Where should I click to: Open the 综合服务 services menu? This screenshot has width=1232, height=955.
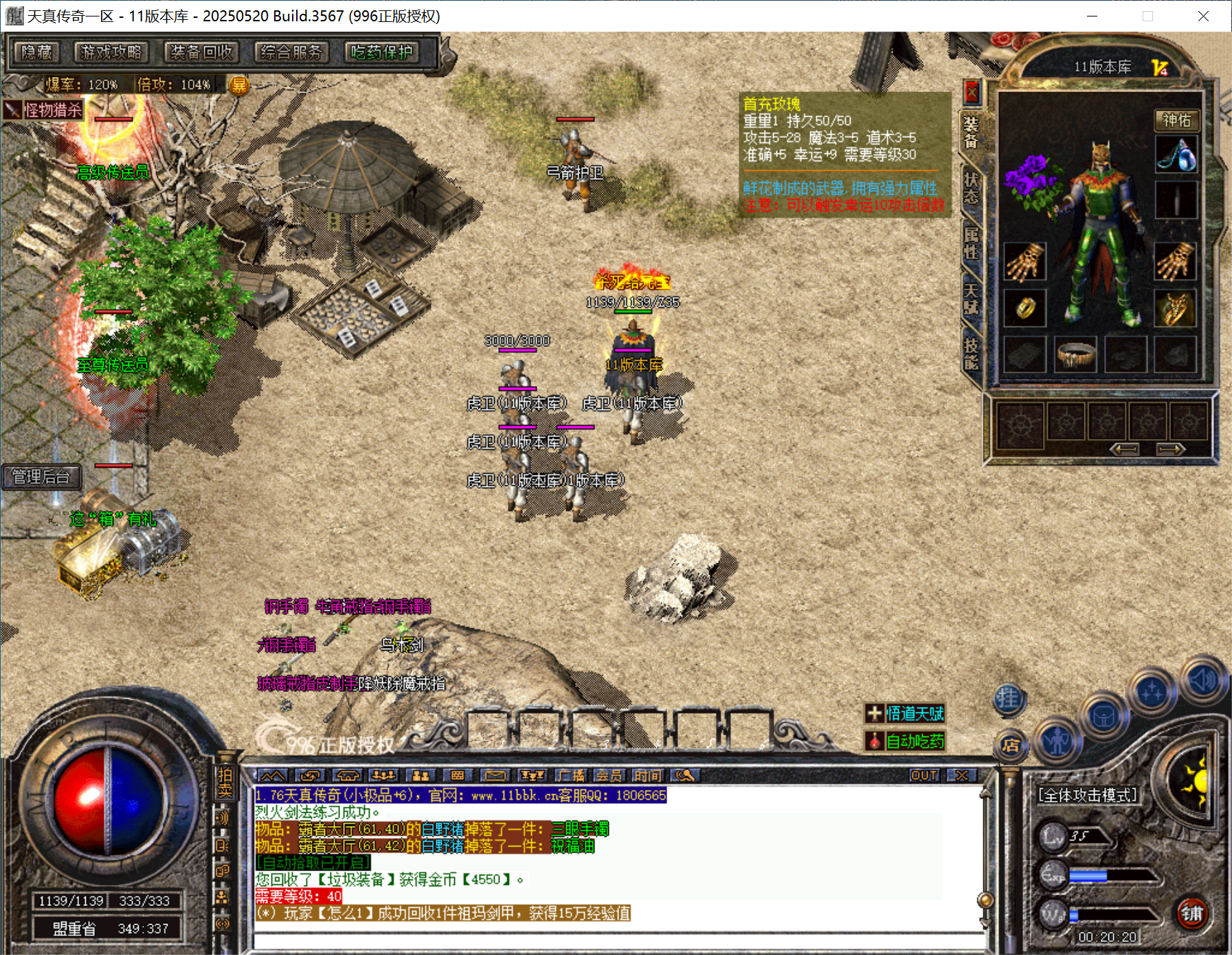tap(291, 52)
